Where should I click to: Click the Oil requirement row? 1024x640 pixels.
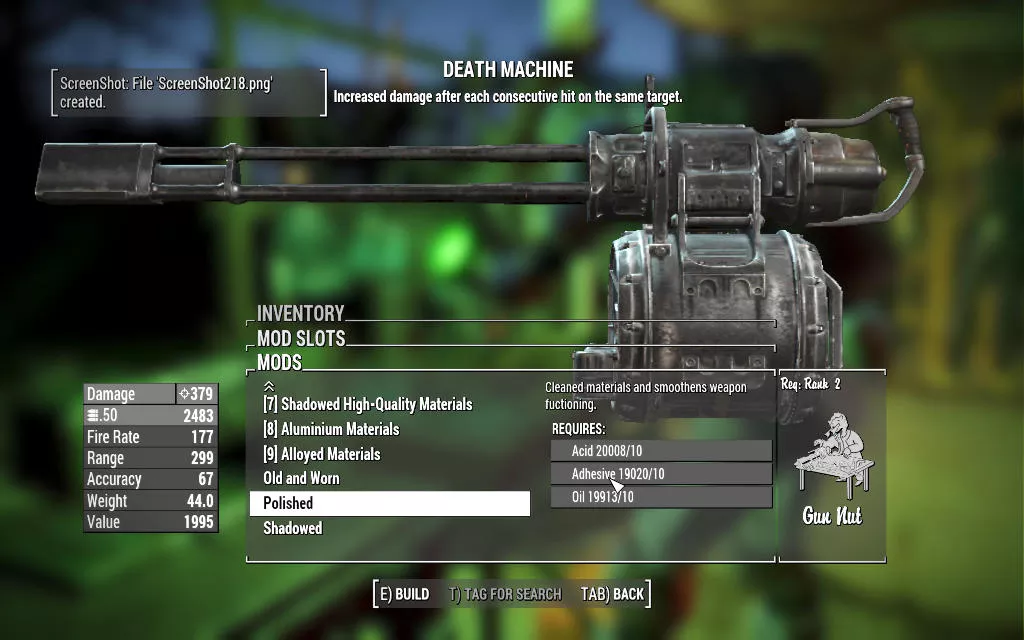(x=660, y=497)
